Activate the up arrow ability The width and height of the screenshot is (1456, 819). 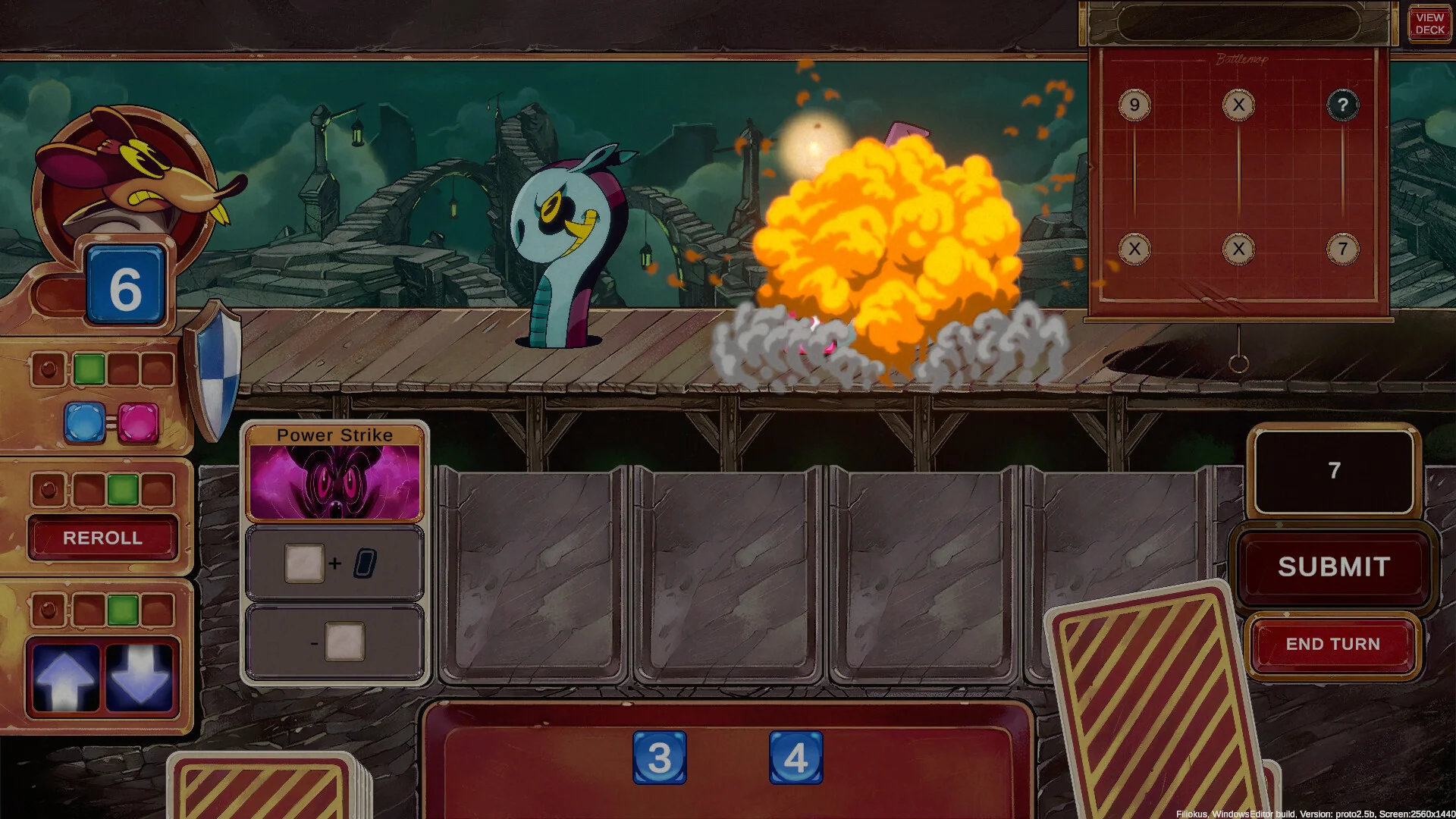pyautogui.click(x=65, y=678)
